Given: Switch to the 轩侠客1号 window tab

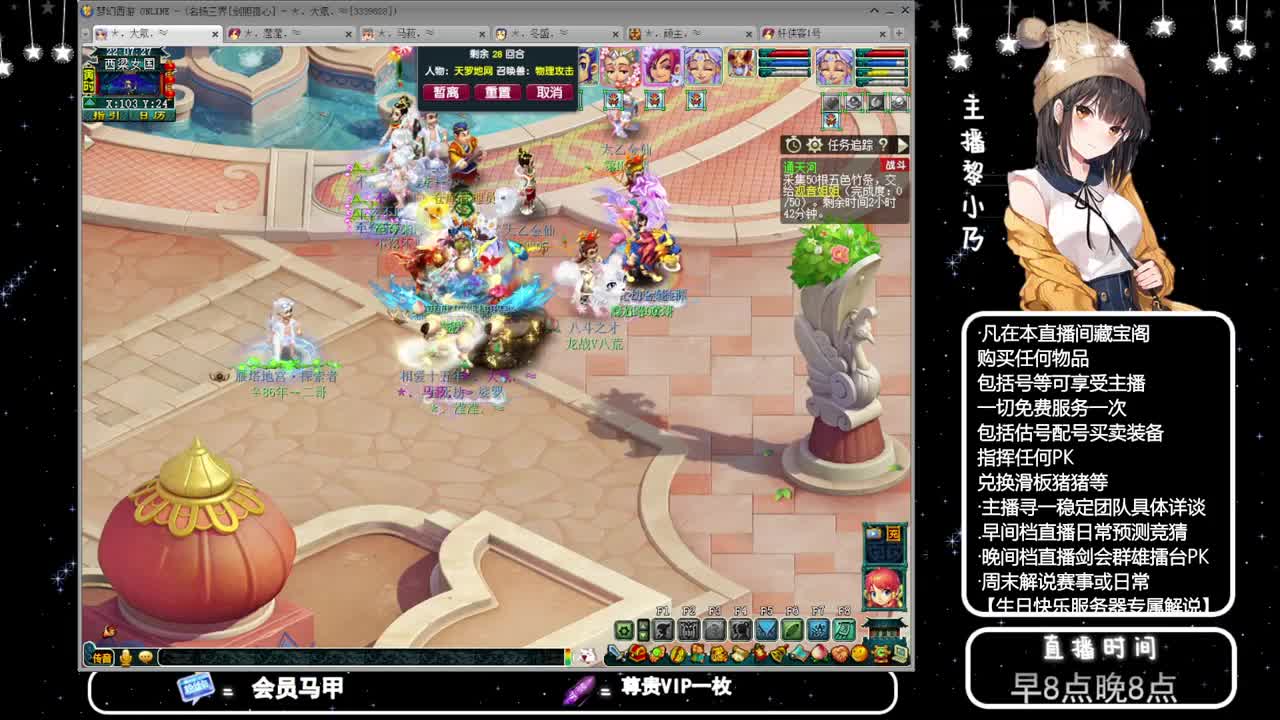Looking at the screenshot, I should [800, 32].
